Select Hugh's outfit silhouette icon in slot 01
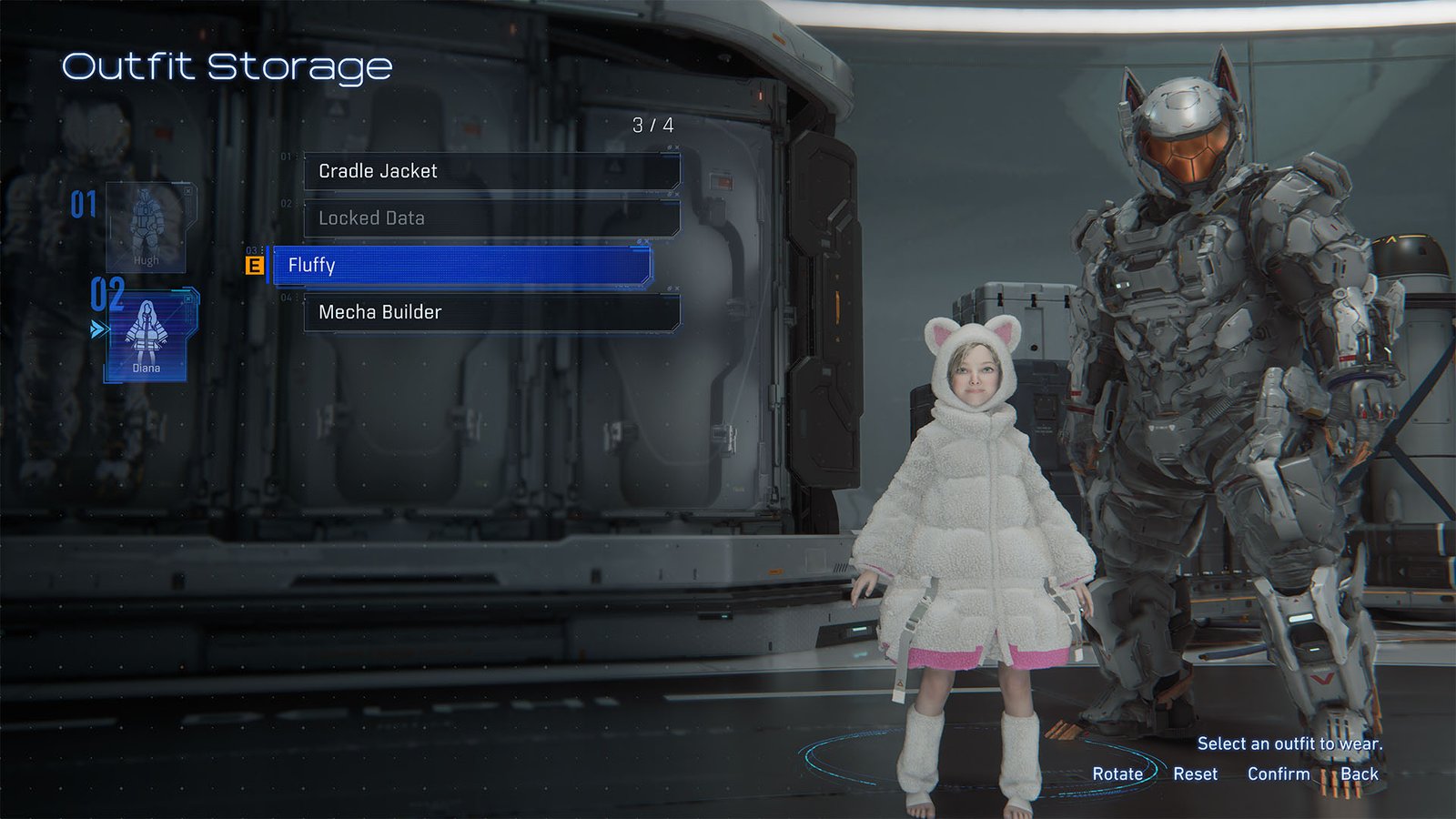This screenshot has height=819, width=1456. tap(146, 221)
